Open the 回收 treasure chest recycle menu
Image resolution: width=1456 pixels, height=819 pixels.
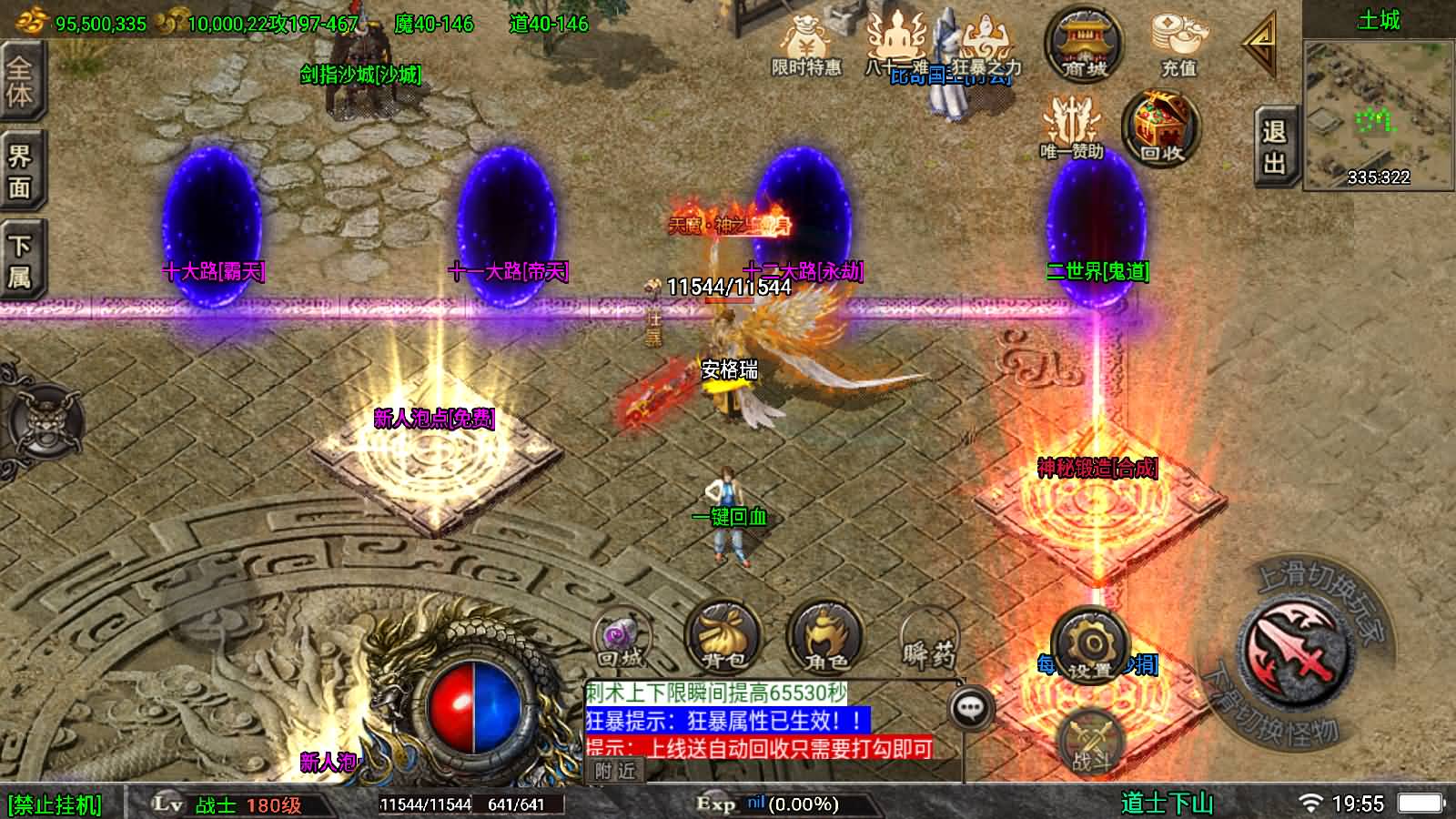click(x=1161, y=127)
